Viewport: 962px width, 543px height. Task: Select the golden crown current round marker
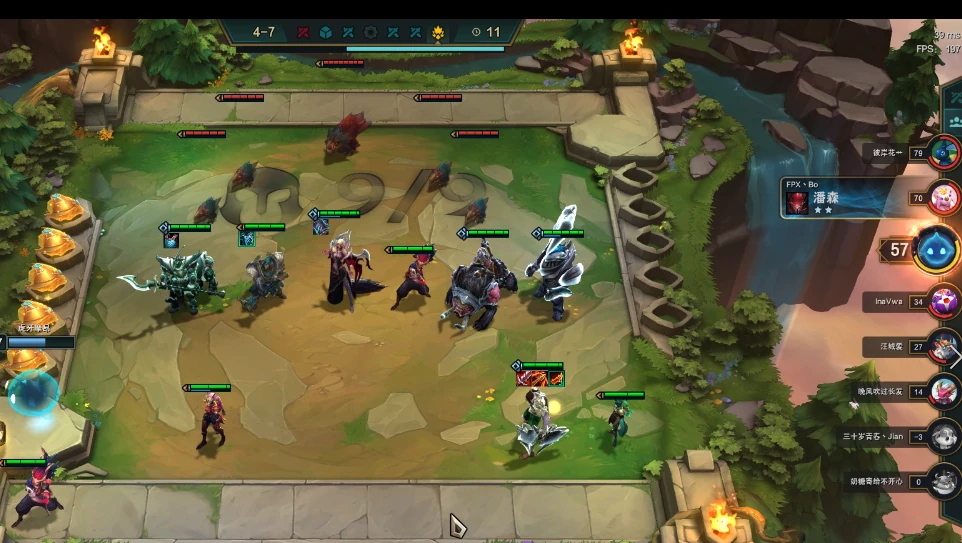tap(438, 33)
